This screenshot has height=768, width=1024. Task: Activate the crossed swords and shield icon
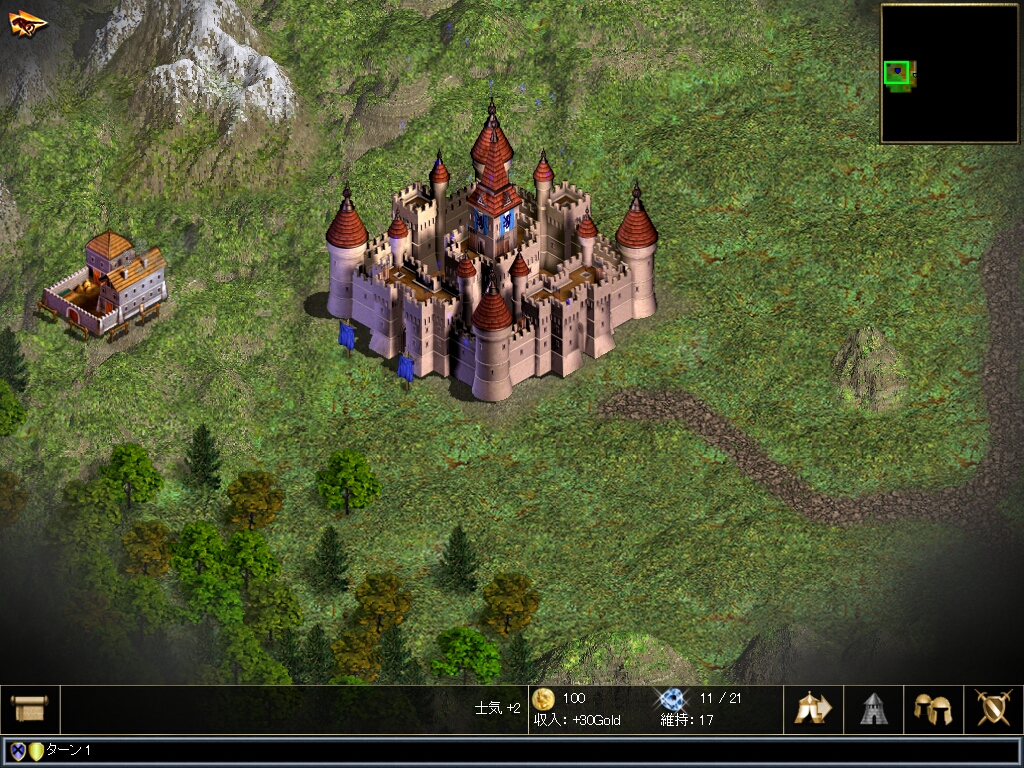pos(992,709)
